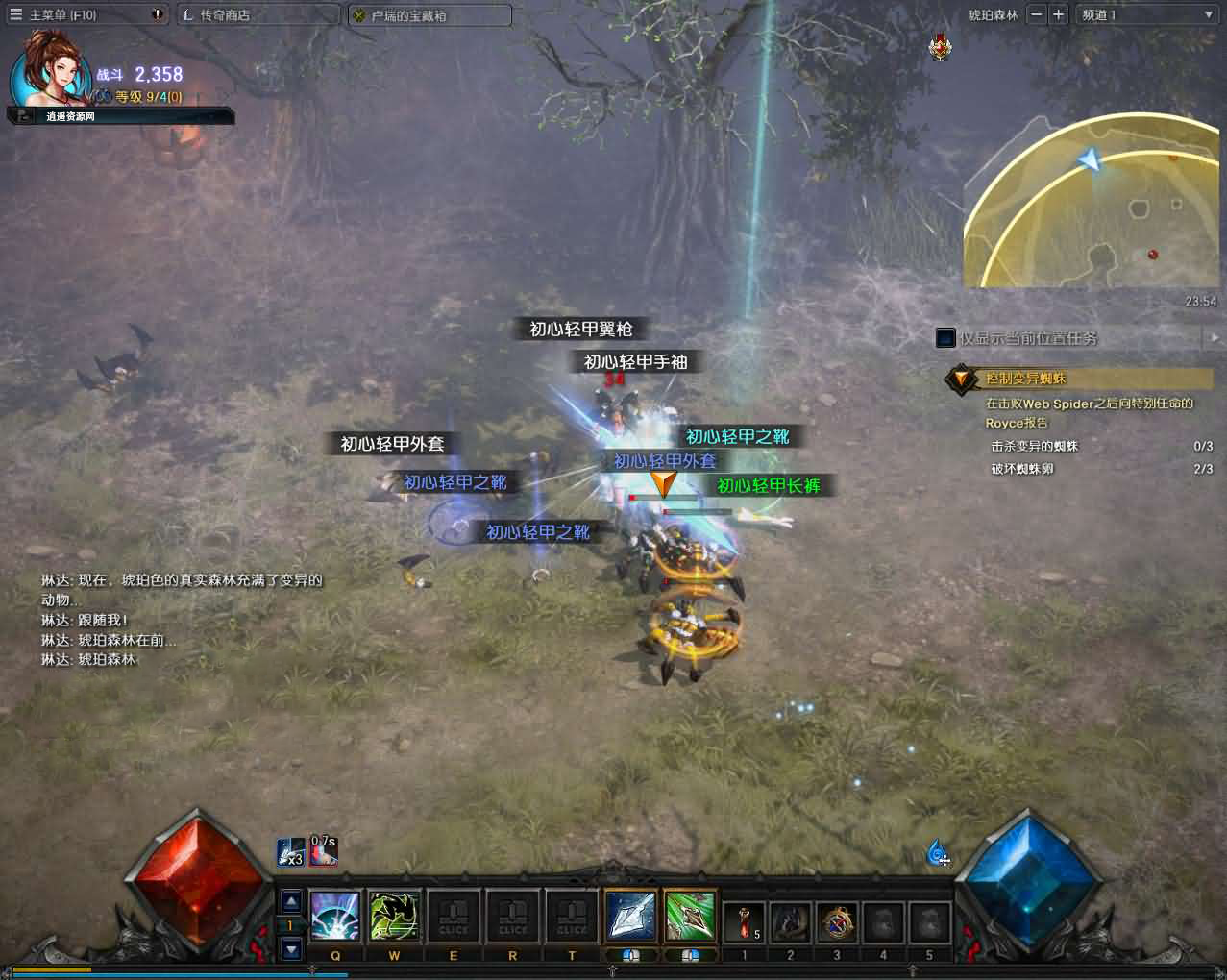Open the Legend Shop (传奇商店)

point(224,15)
